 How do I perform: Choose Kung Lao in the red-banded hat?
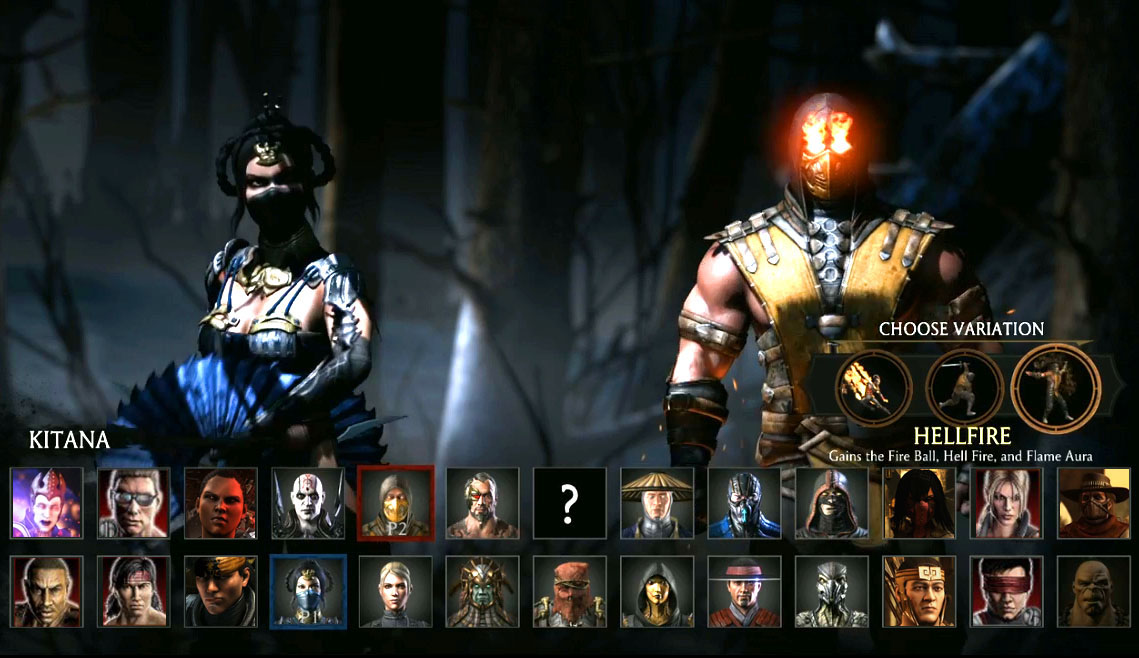click(x=744, y=591)
